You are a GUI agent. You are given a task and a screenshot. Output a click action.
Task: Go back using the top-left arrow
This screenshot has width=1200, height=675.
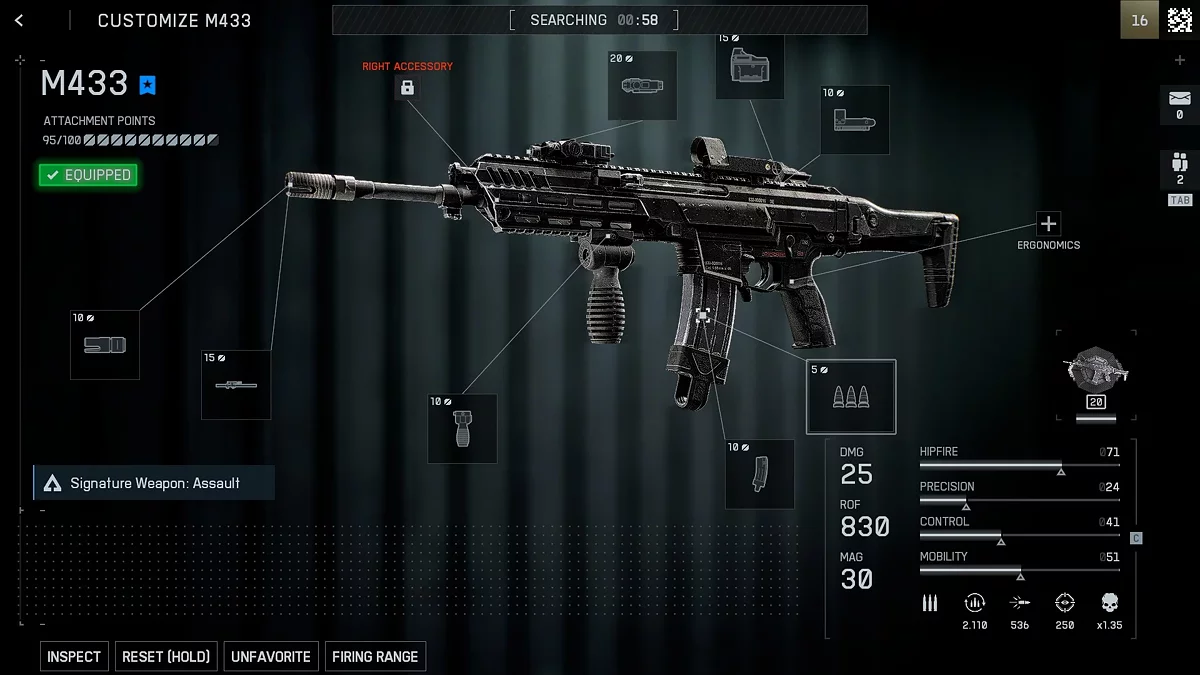[x=19, y=20]
